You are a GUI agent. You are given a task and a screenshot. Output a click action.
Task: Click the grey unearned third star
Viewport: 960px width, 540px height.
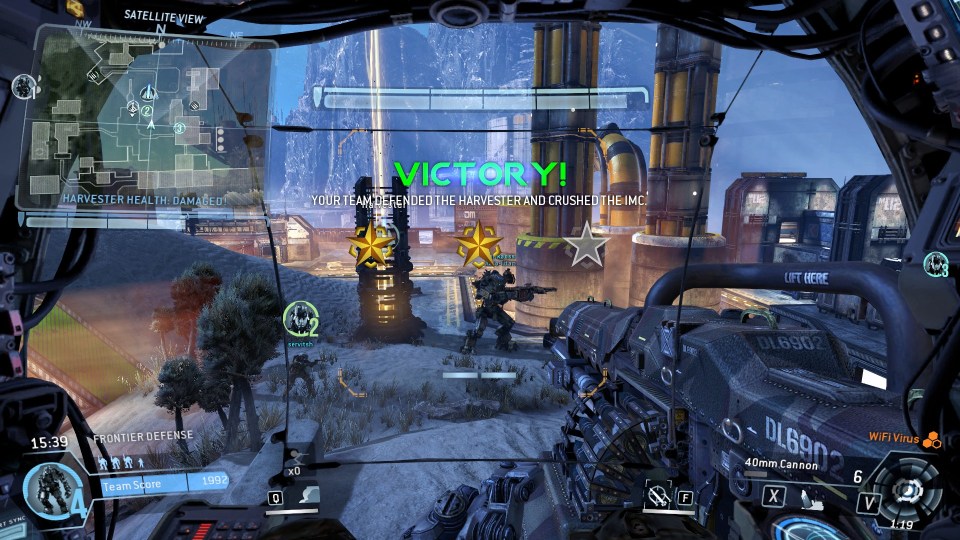tap(586, 244)
